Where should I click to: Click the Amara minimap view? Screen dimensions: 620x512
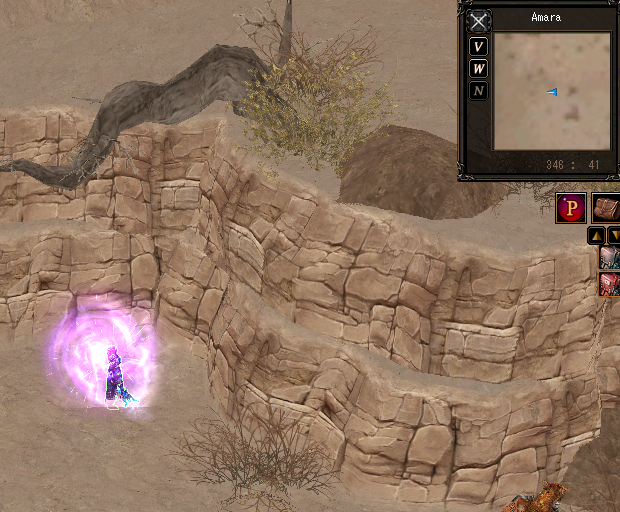coord(551,91)
